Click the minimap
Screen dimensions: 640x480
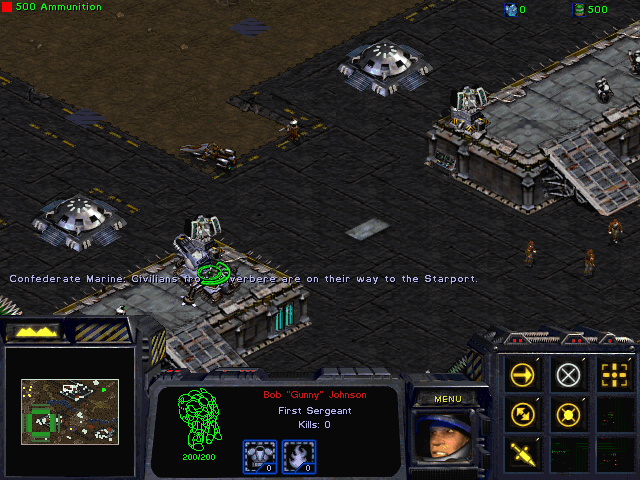(x=70, y=410)
